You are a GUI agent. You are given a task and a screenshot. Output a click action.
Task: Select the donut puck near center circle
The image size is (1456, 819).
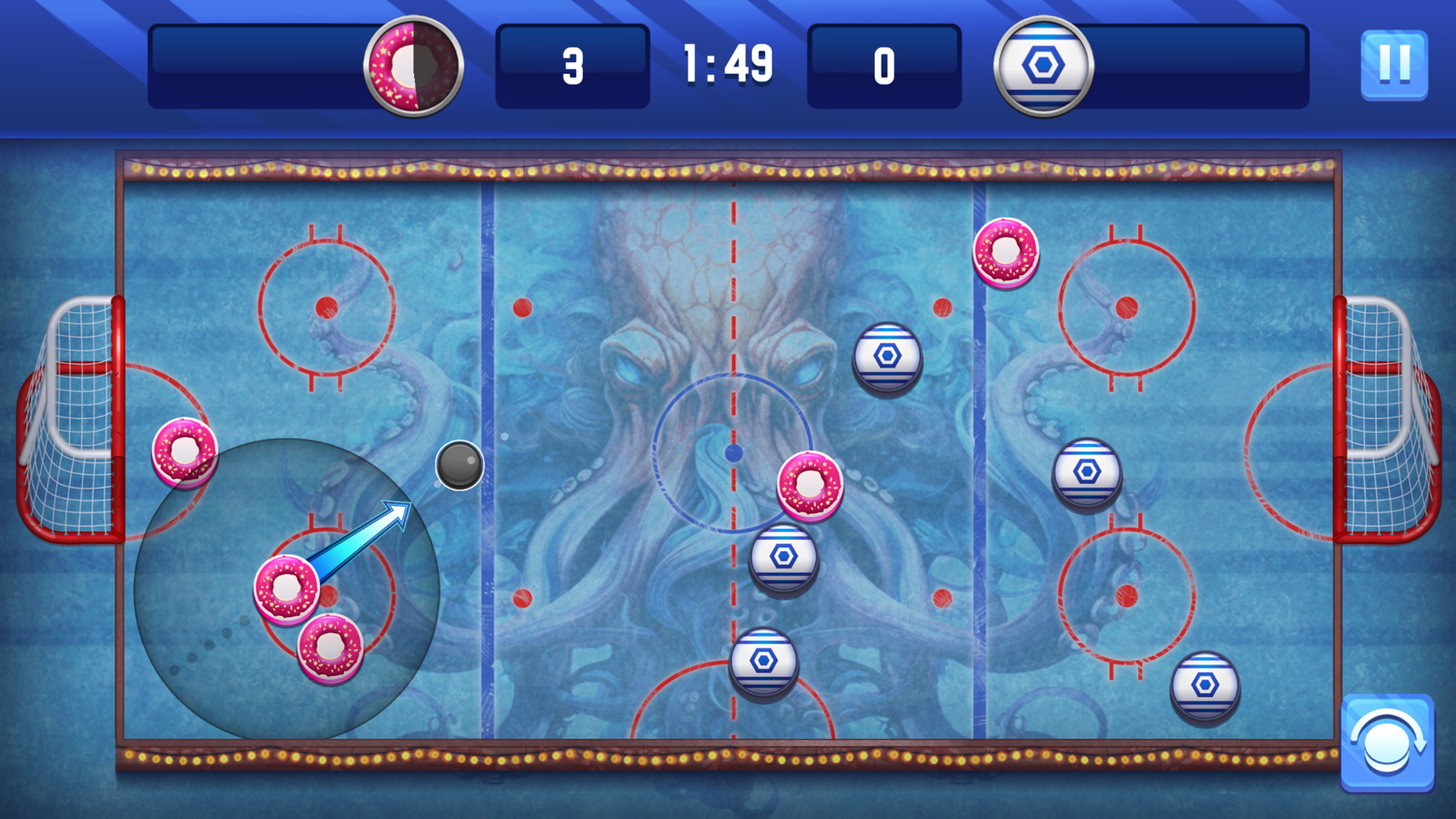(x=810, y=485)
